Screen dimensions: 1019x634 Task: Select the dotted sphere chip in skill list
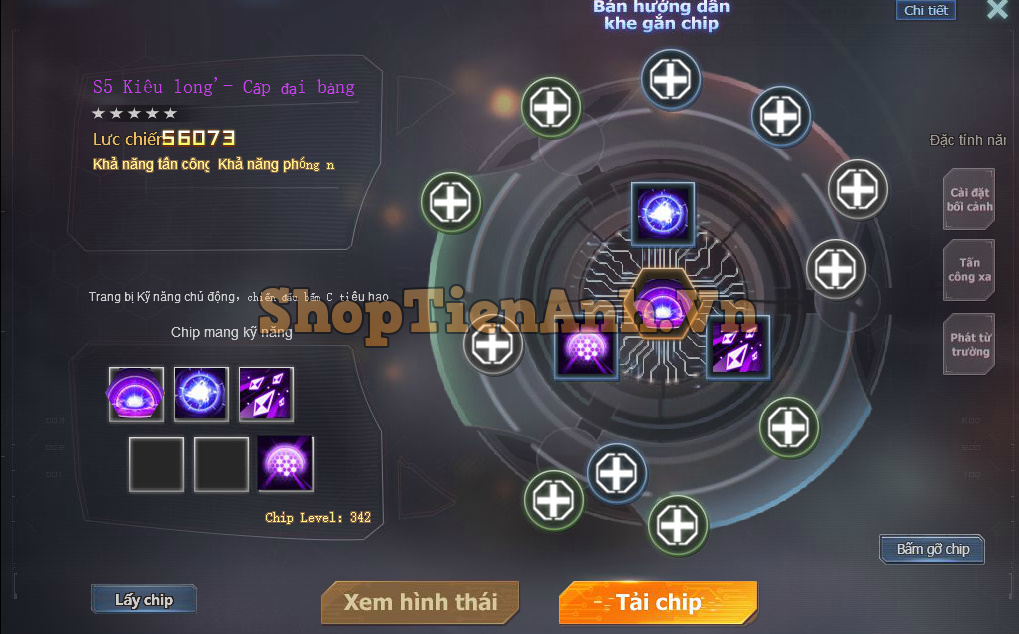[x=285, y=463]
